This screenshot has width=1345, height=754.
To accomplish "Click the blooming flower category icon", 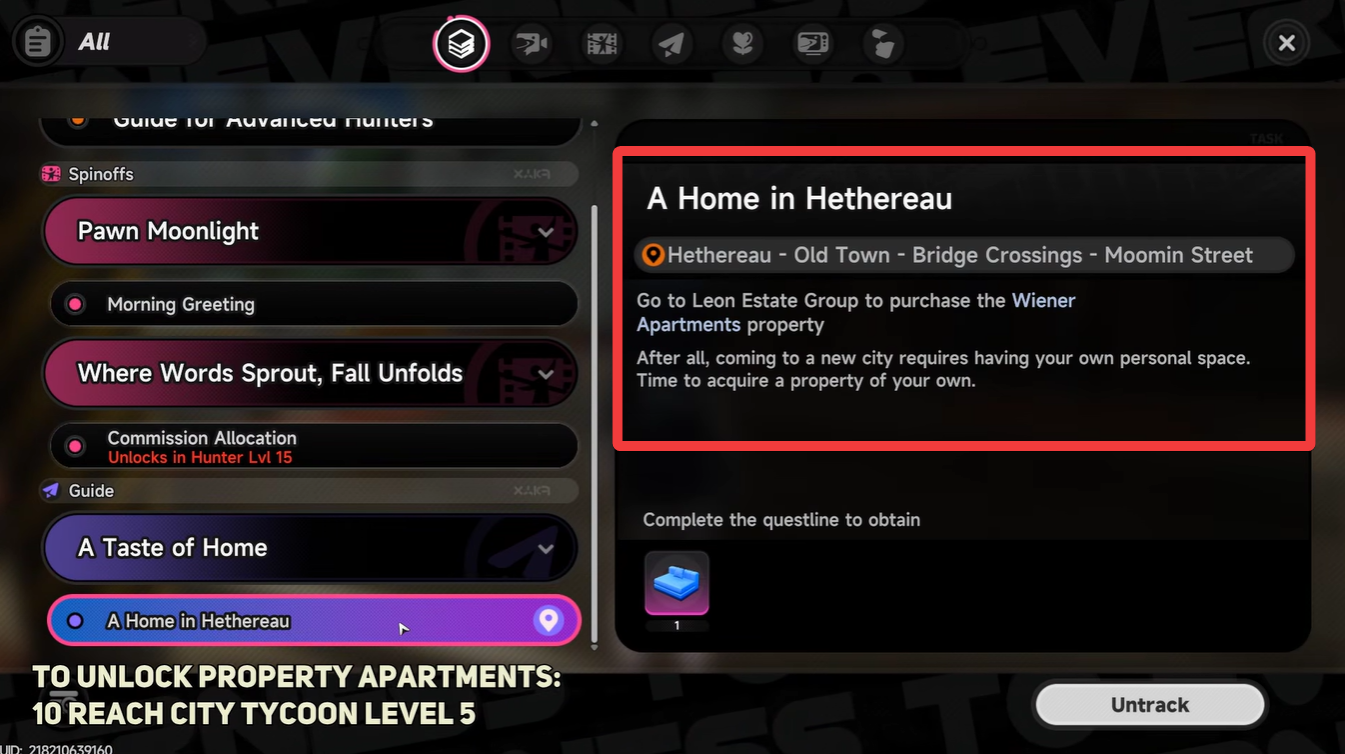I will point(742,43).
